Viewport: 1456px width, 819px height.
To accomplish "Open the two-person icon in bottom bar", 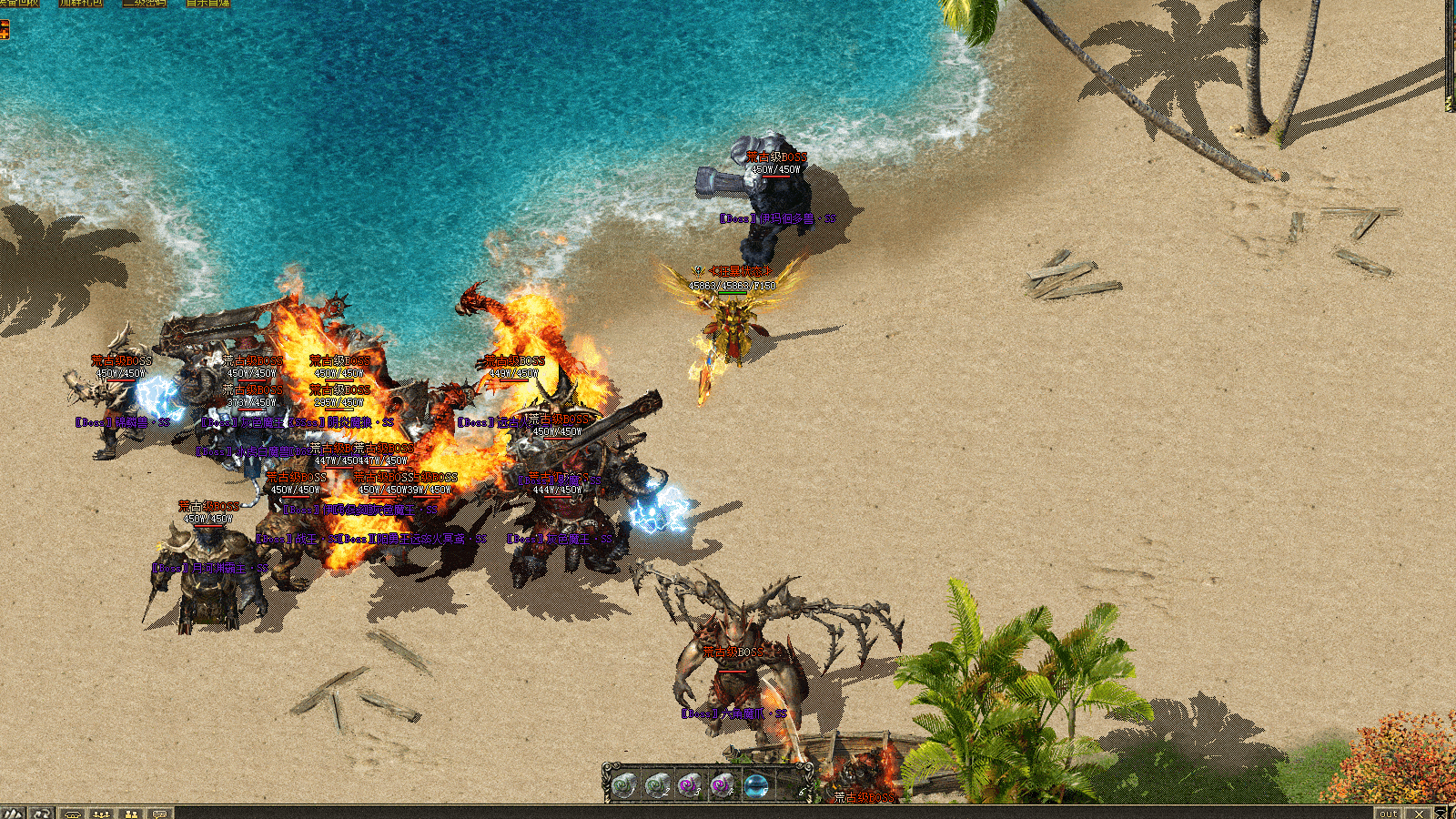I will 131,813.
